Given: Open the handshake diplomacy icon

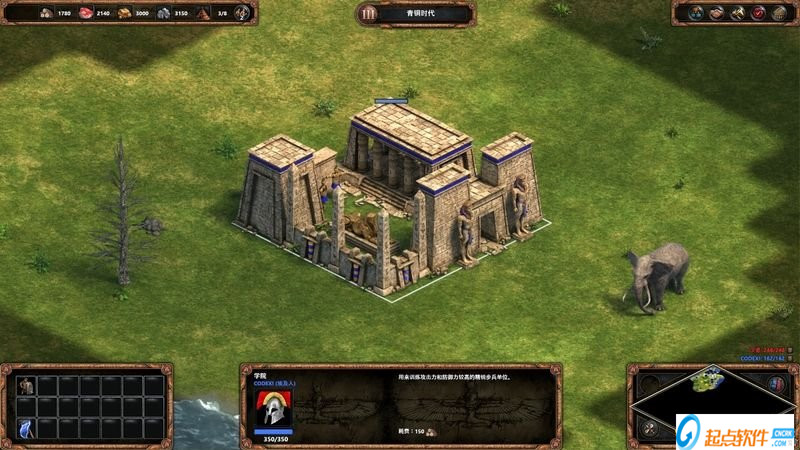Looking at the screenshot, I should [716, 13].
